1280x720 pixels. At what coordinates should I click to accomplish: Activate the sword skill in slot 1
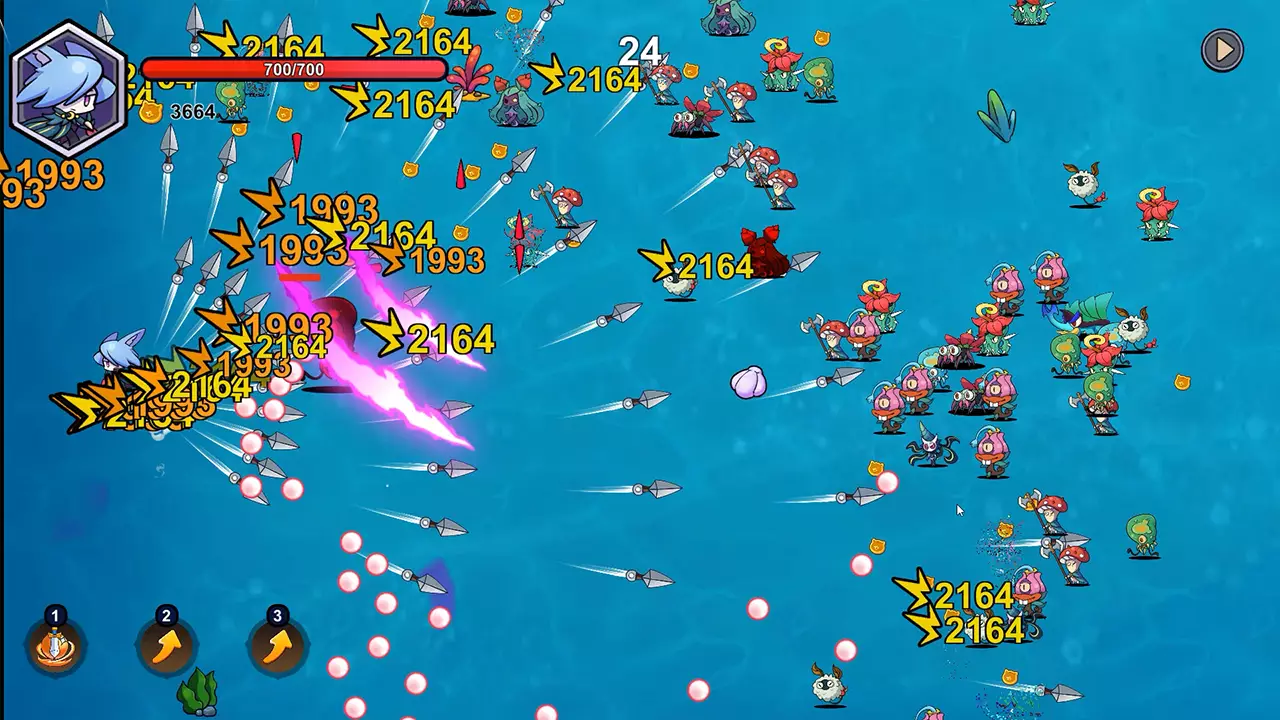(x=56, y=646)
